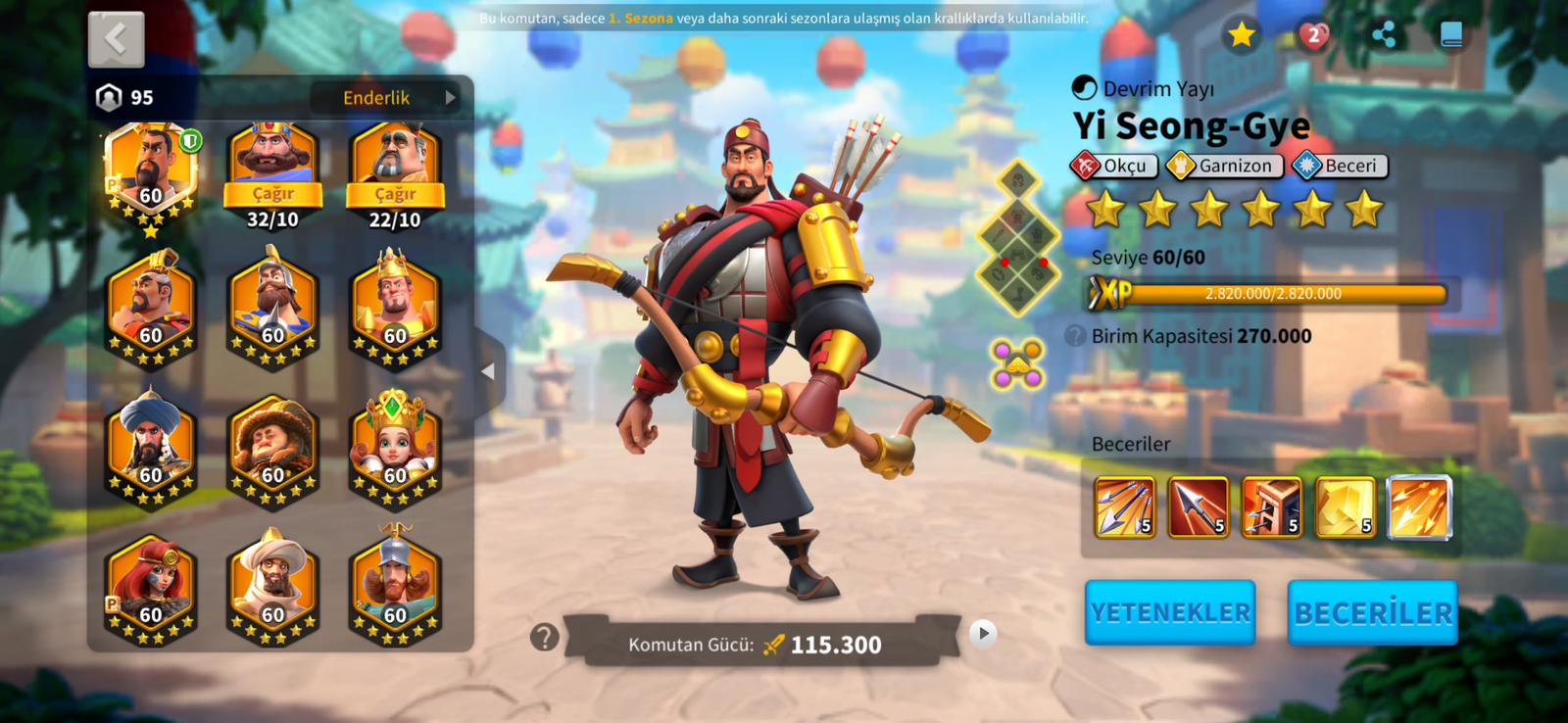This screenshot has height=723, width=1568.
Task: Go back with the arrow button
Action: coord(117,39)
